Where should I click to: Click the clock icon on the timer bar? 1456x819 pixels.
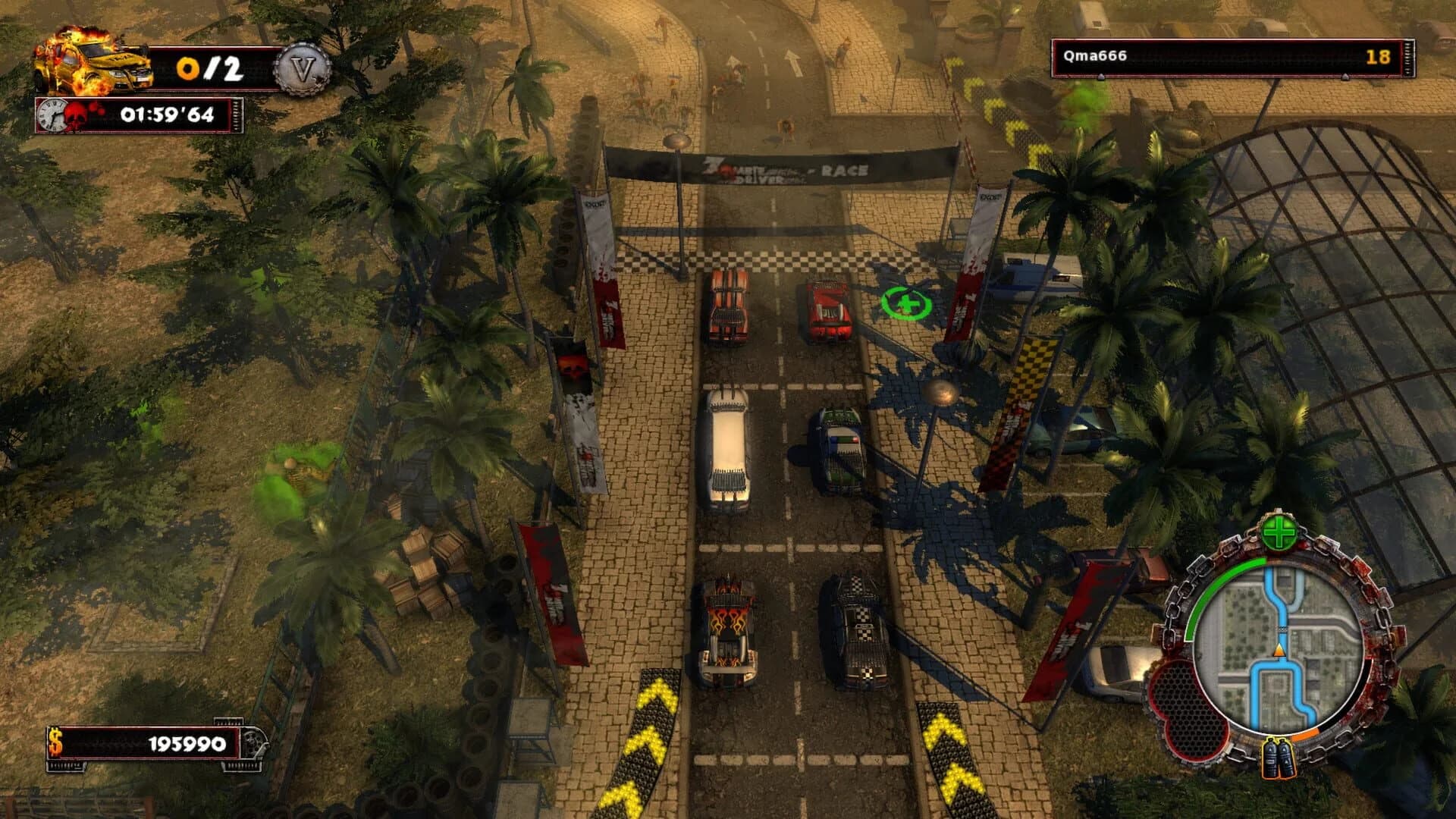tap(49, 115)
